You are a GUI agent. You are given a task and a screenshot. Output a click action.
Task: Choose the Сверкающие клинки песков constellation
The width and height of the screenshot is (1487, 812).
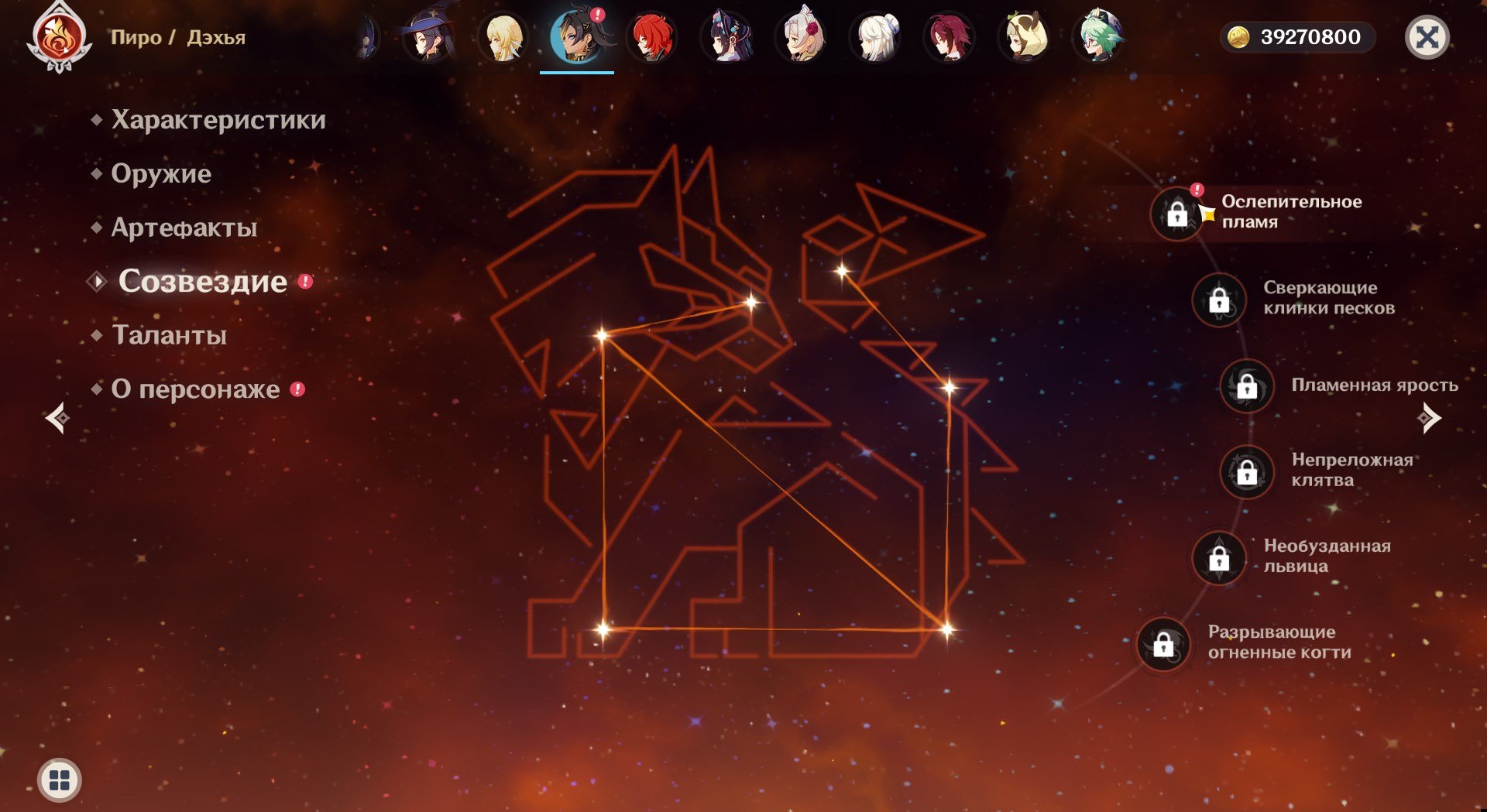[x=1219, y=300]
